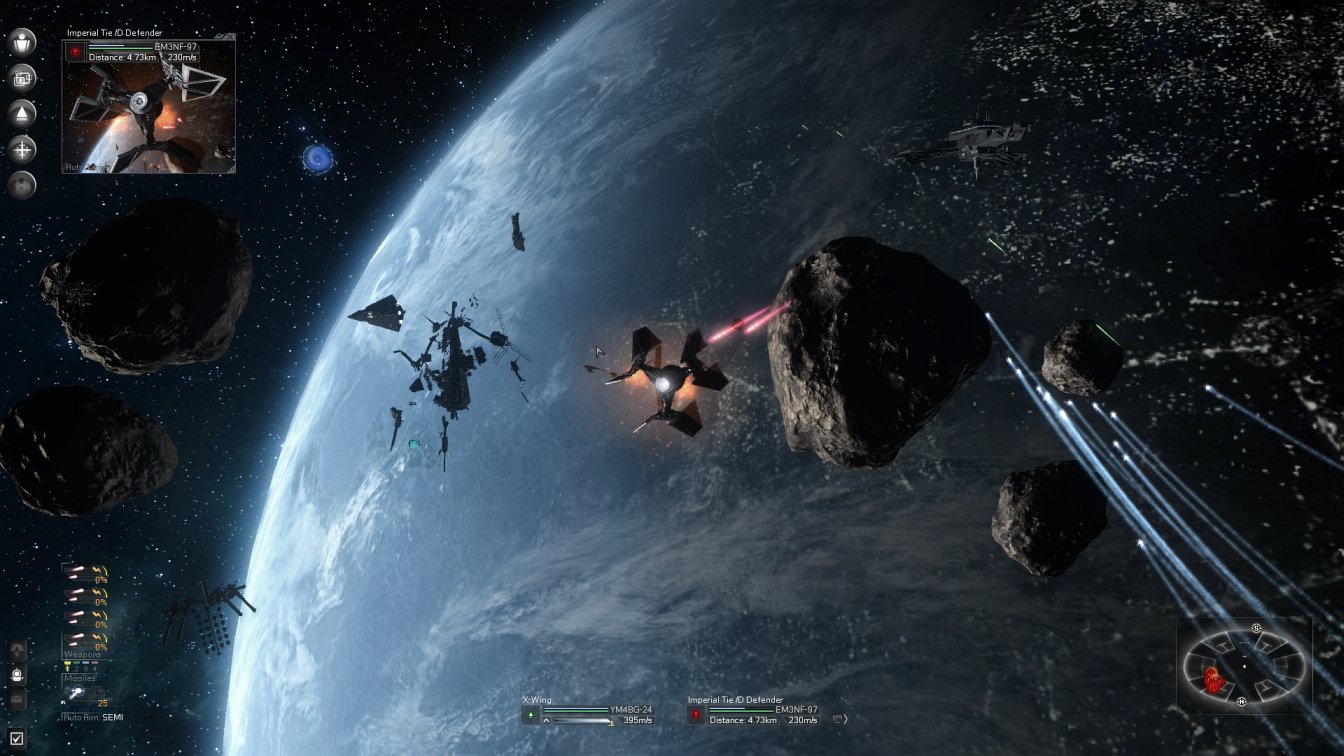Click the radar minimap
The height and width of the screenshot is (756, 1344).
pos(1244,665)
